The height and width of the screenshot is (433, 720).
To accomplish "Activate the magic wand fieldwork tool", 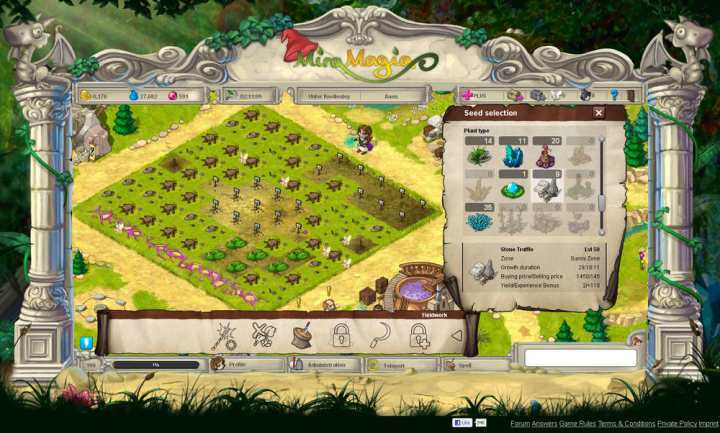I will [222, 337].
